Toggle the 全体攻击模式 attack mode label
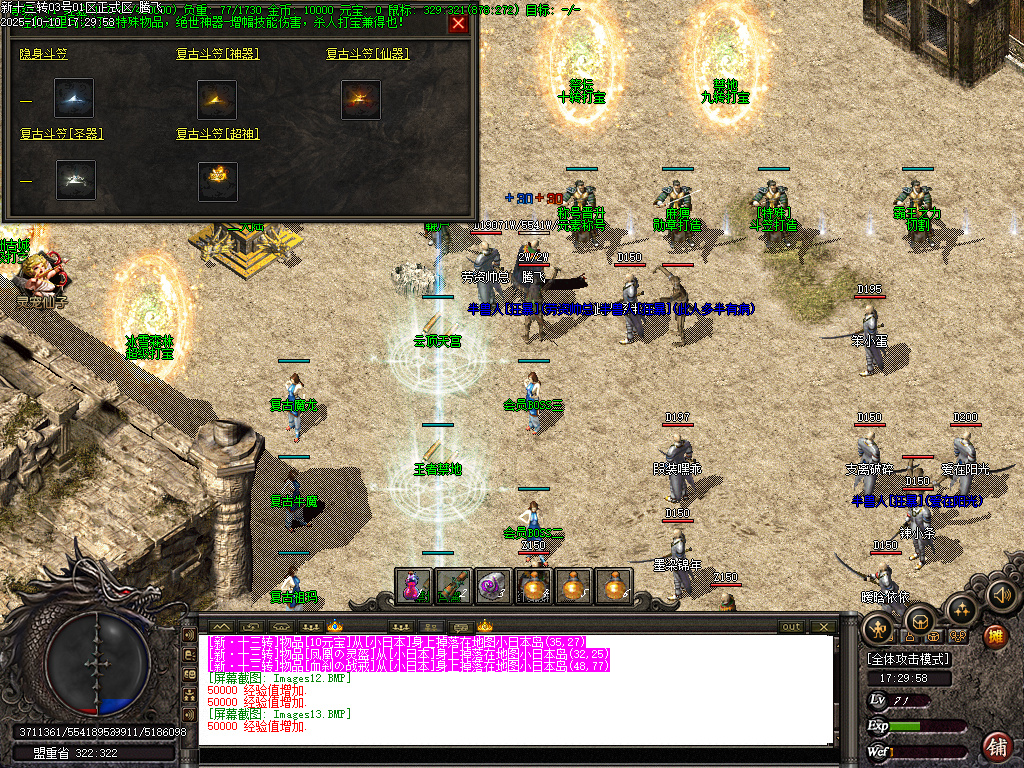The image size is (1024, 768). pos(908,660)
